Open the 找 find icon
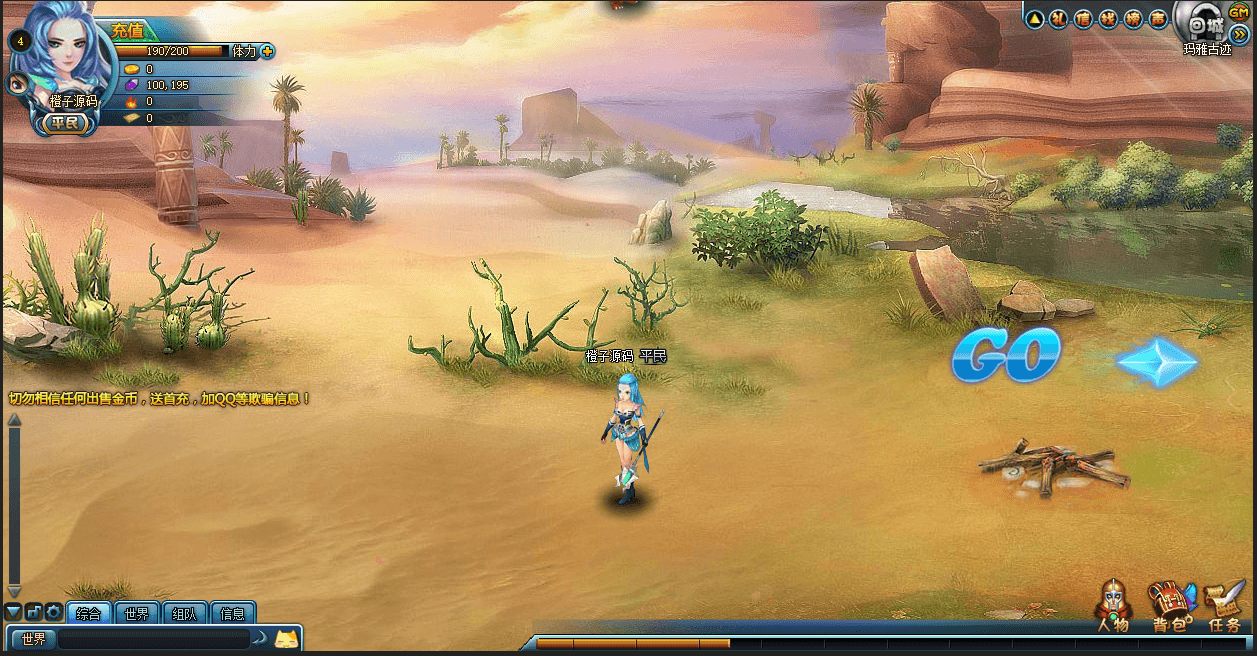 (x=1108, y=18)
